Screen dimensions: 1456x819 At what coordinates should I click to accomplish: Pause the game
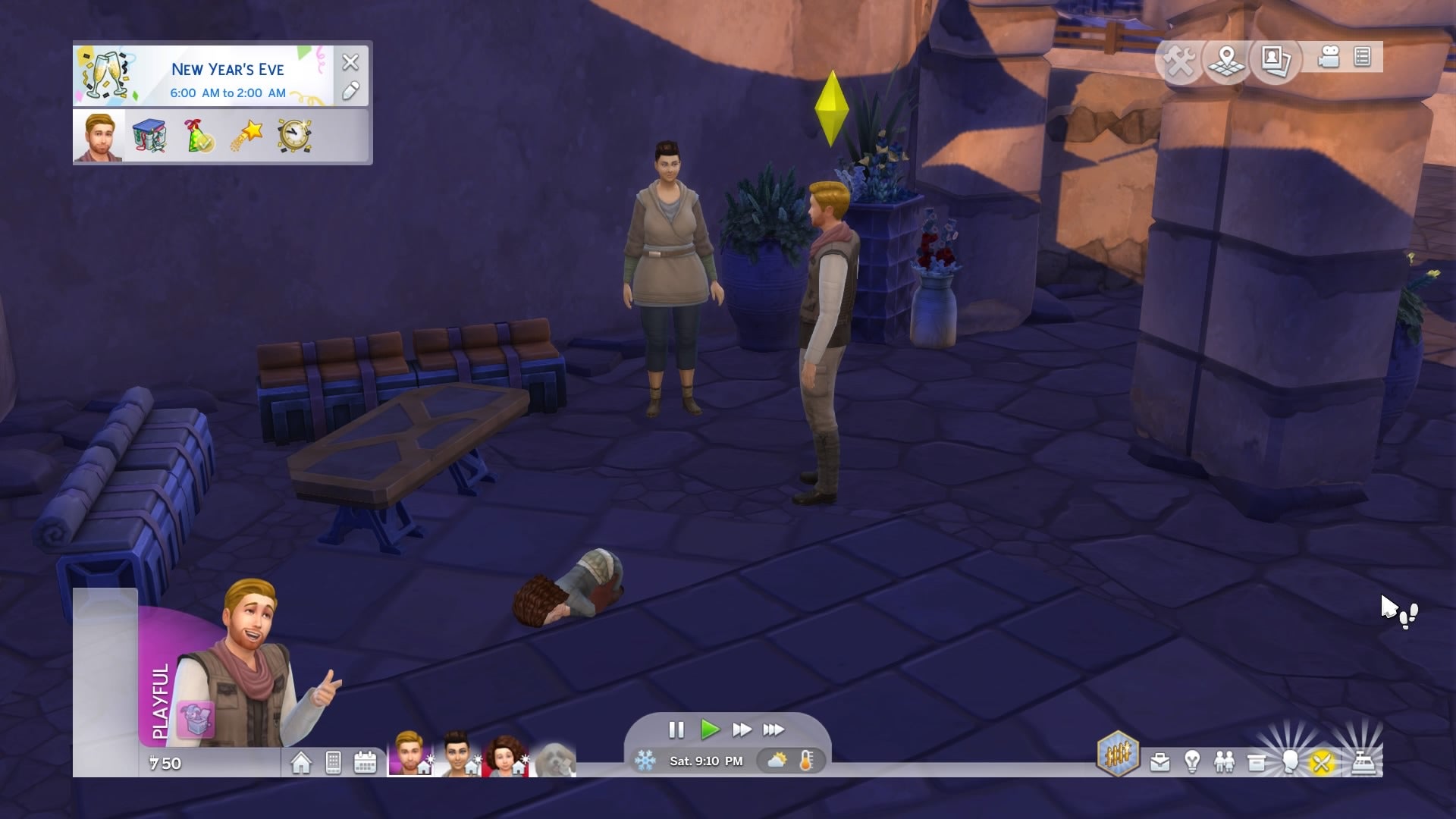[x=676, y=730]
